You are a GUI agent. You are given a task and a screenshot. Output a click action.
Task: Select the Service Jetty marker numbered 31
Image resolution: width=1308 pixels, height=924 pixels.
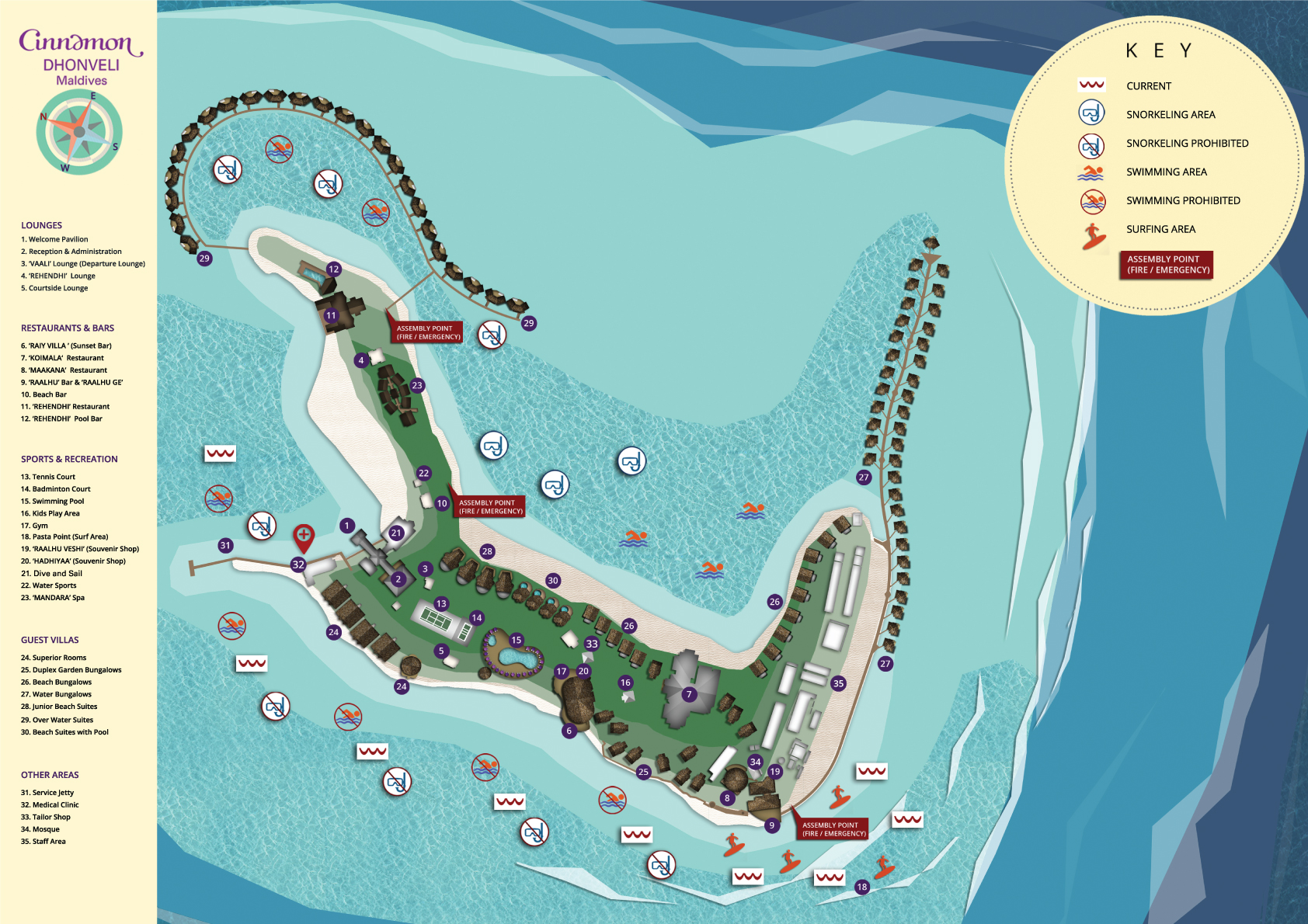(x=225, y=545)
